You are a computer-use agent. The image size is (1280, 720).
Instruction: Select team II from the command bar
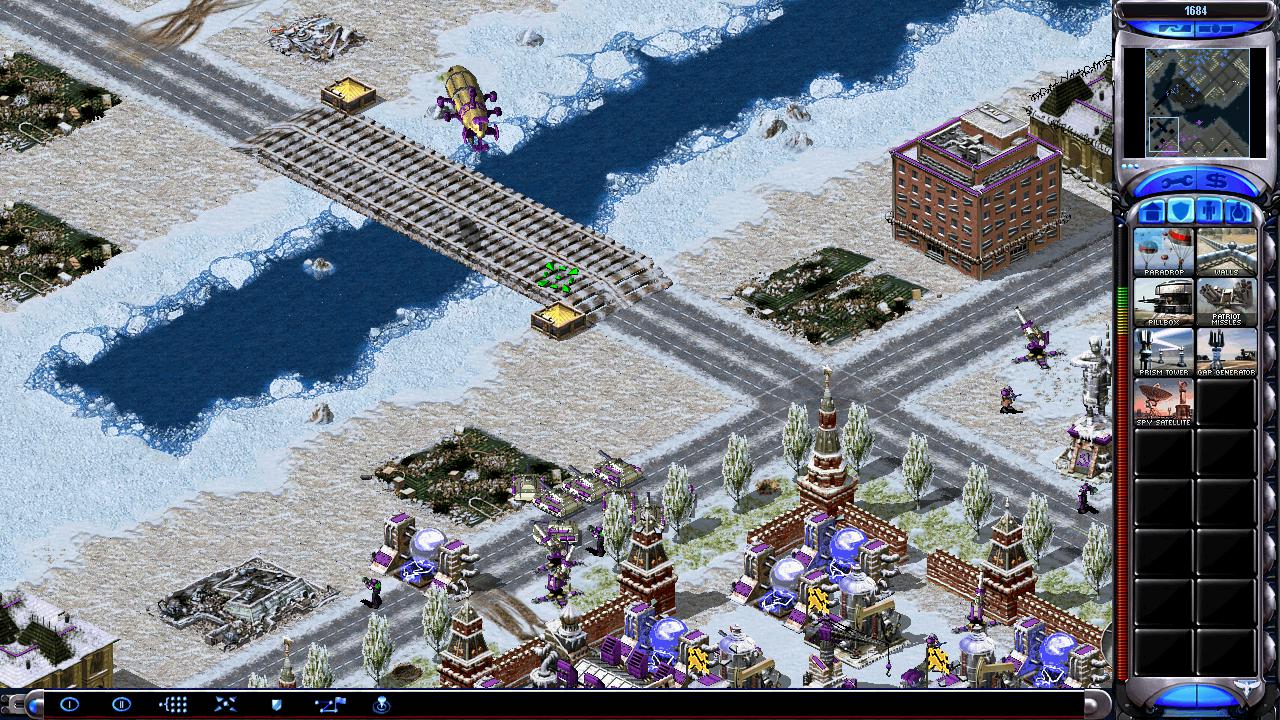click(x=121, y=704)
